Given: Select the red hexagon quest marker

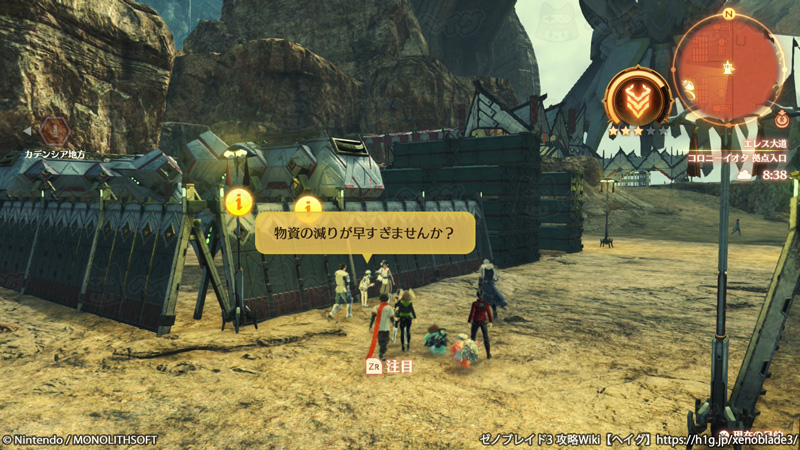Looking at the screenshot, I should coord(55,131).
